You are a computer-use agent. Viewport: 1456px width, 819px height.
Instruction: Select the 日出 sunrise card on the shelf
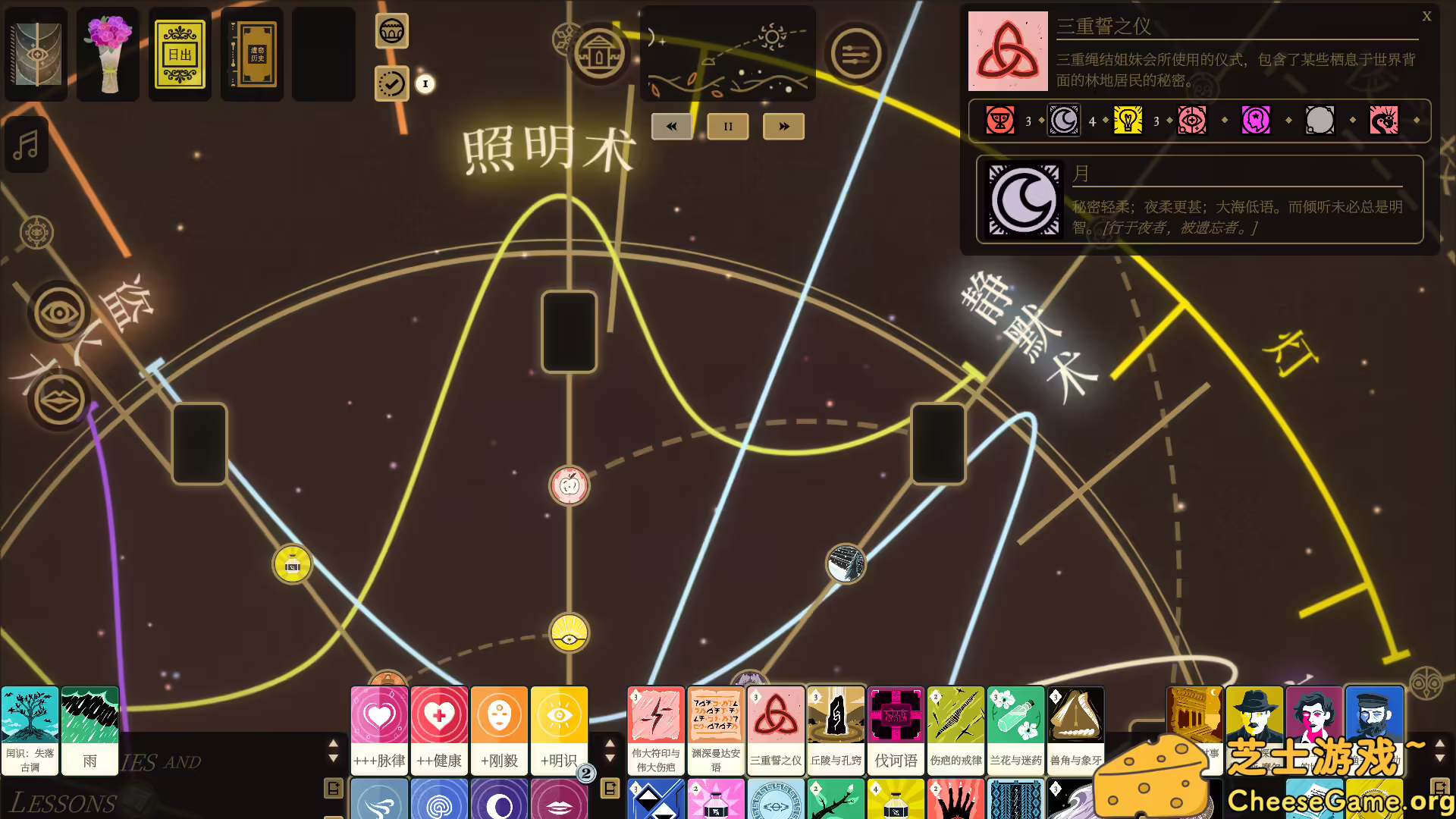(x=179, y=54)
